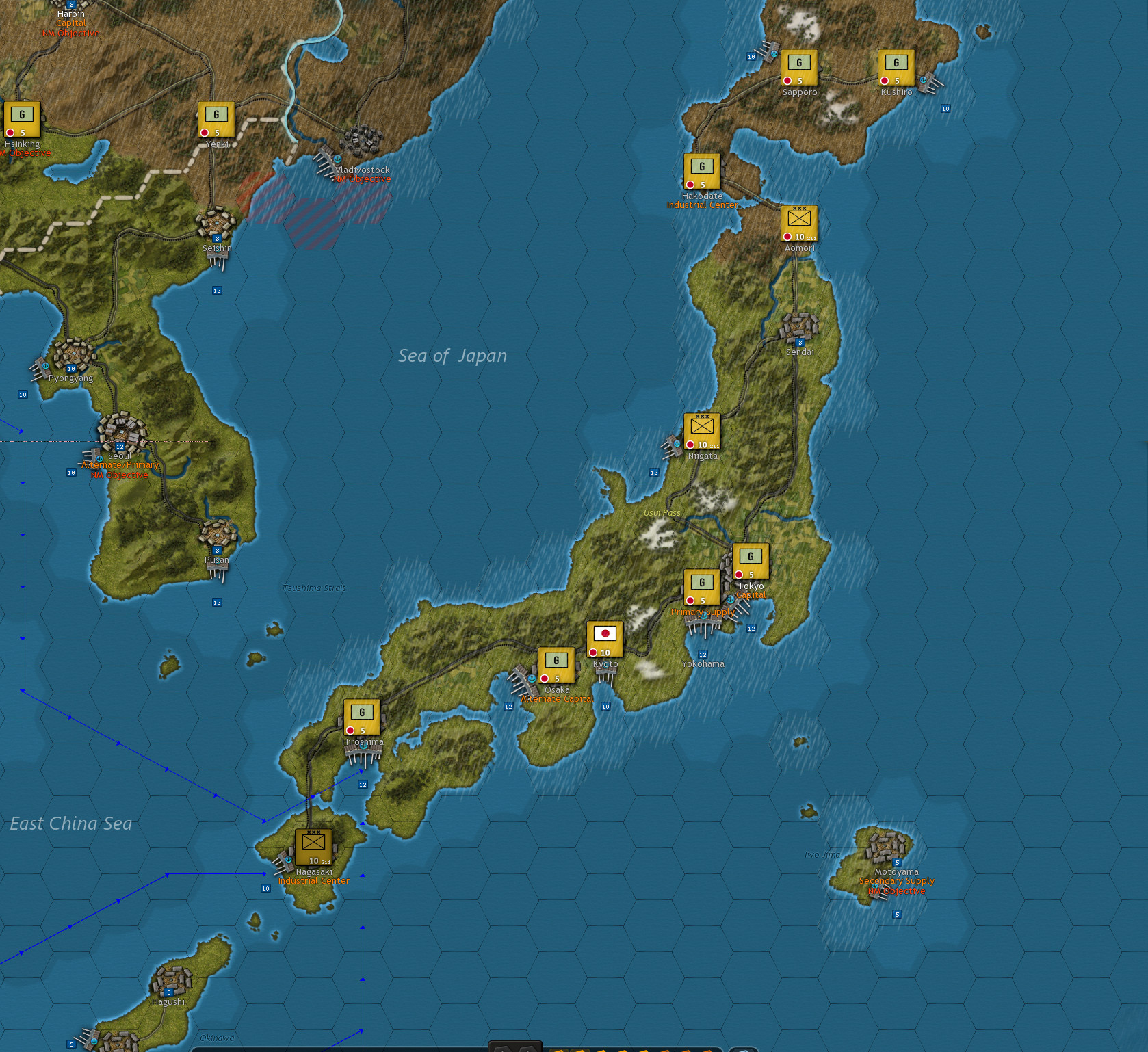Click the Industrial Center label under Nagasaki

314,880
